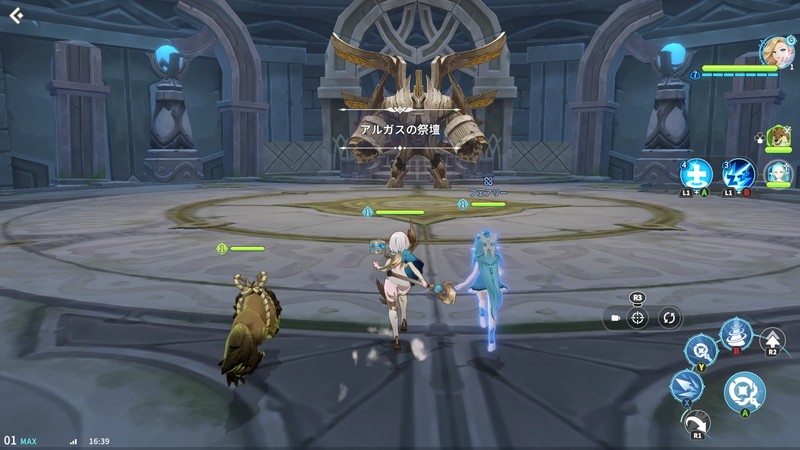
Task: Trigger the dodge roll button
Action: [x=697, y=425]
